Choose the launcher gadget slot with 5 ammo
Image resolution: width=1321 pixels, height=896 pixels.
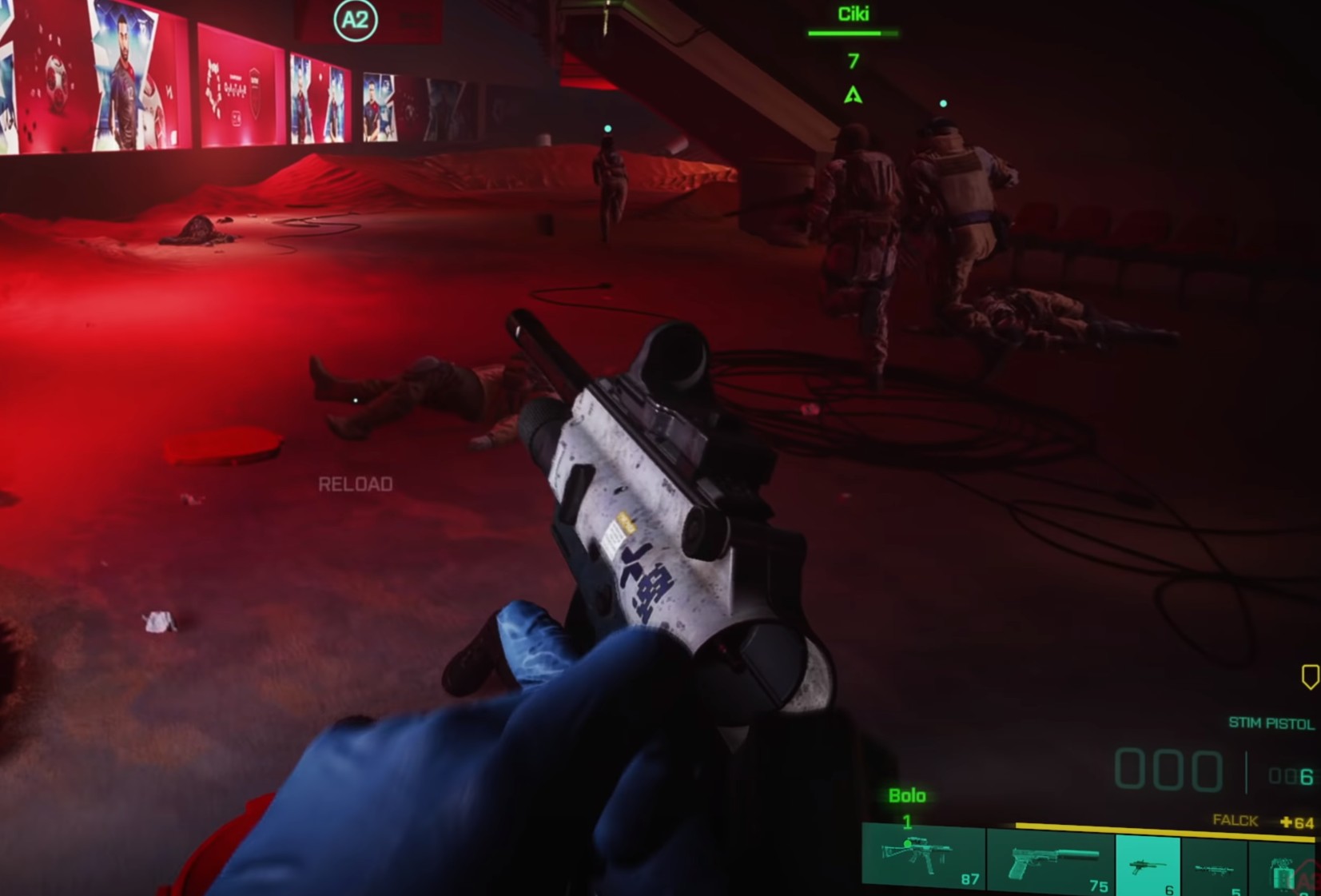point(1214,868)
